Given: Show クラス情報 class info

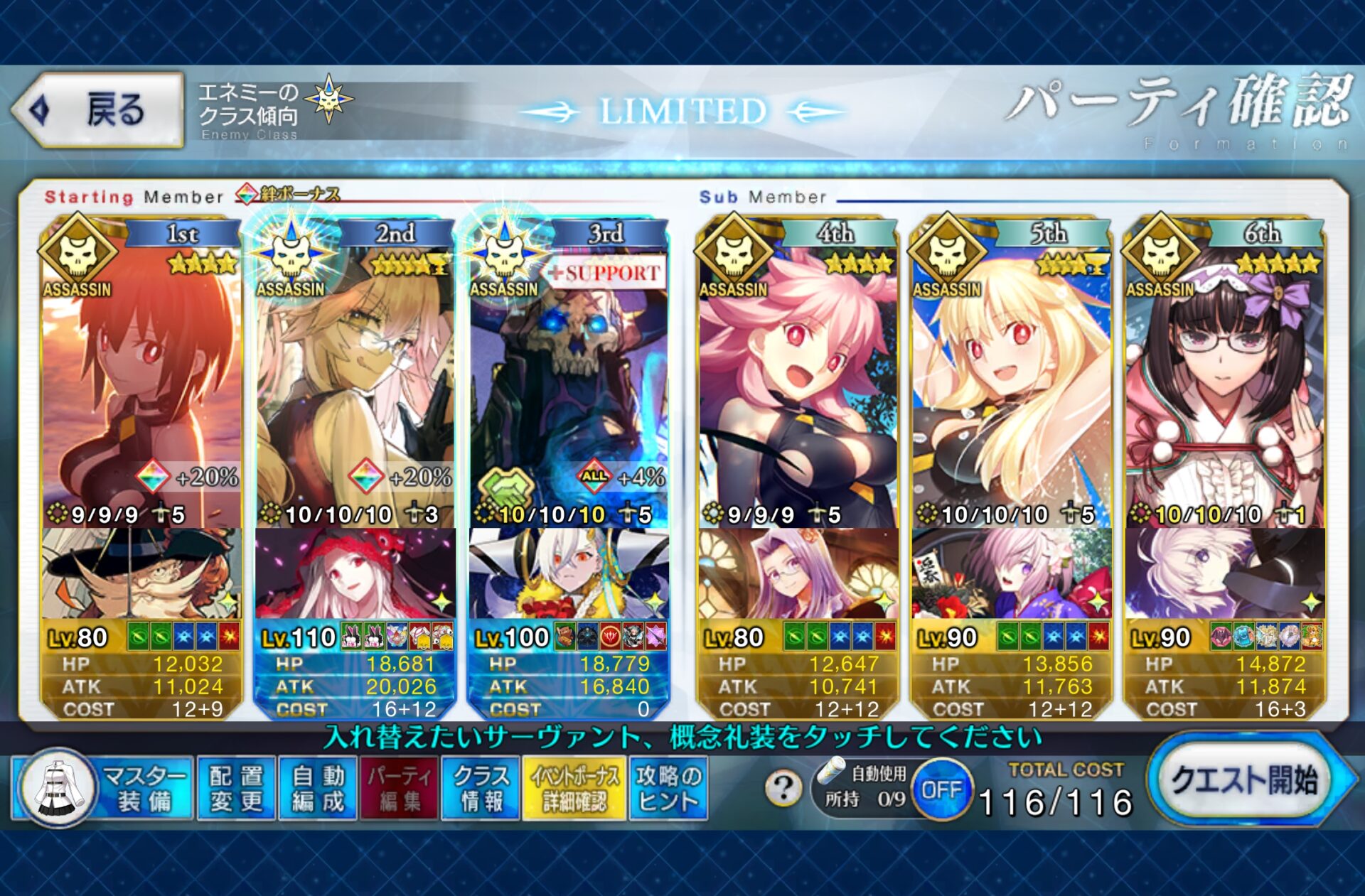Looking at the screenshot, I should tap(481, 788).
